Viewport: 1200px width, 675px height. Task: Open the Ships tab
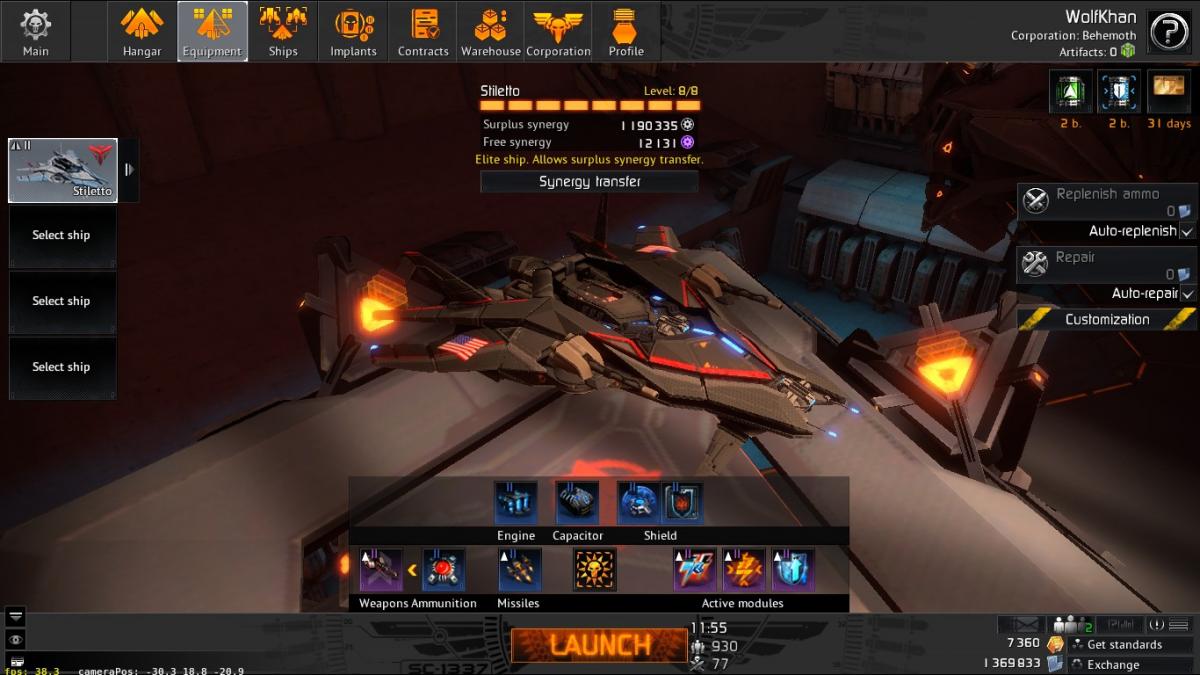283,31
